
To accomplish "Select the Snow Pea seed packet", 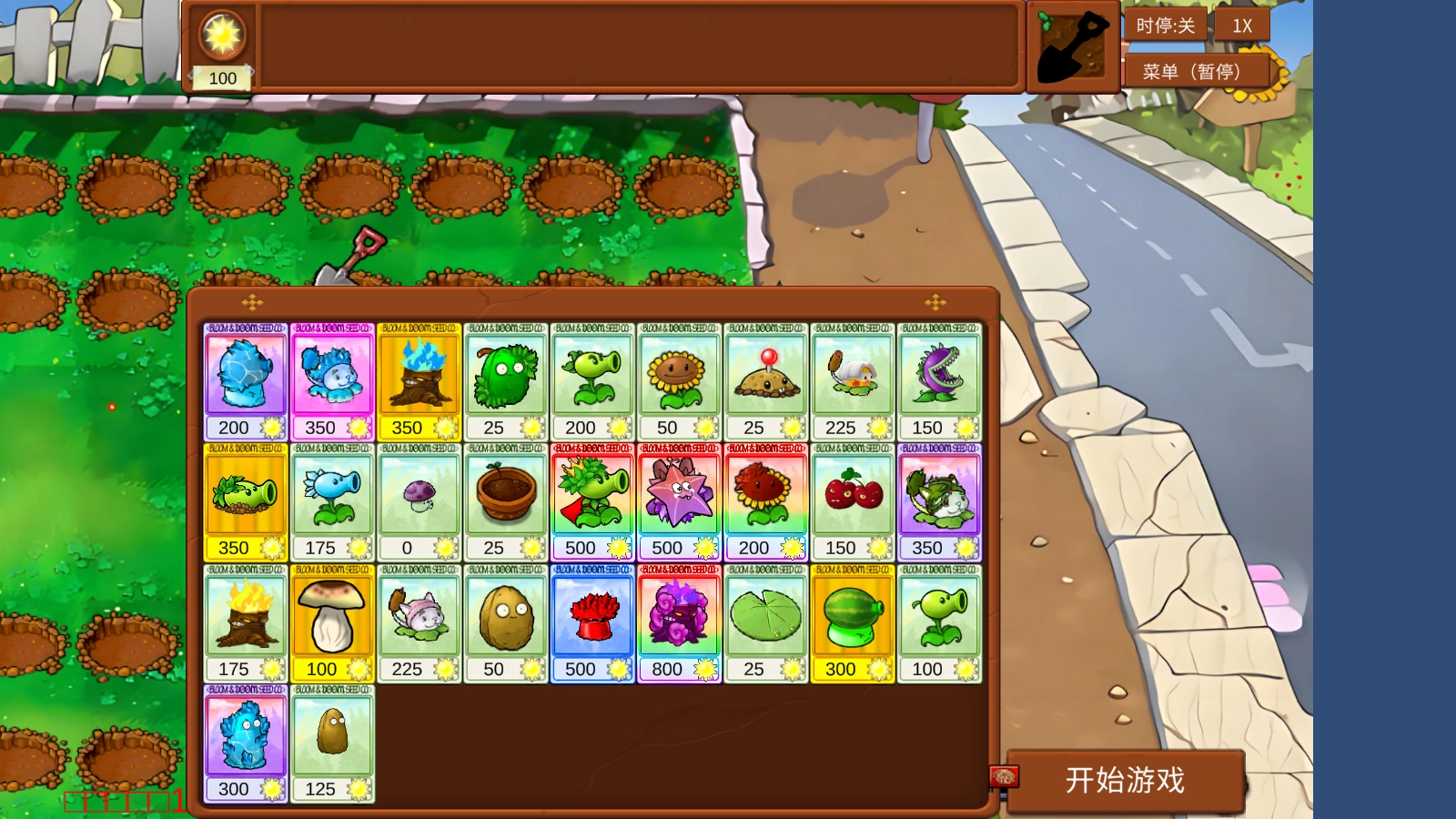I will click(x=332, y=494).
